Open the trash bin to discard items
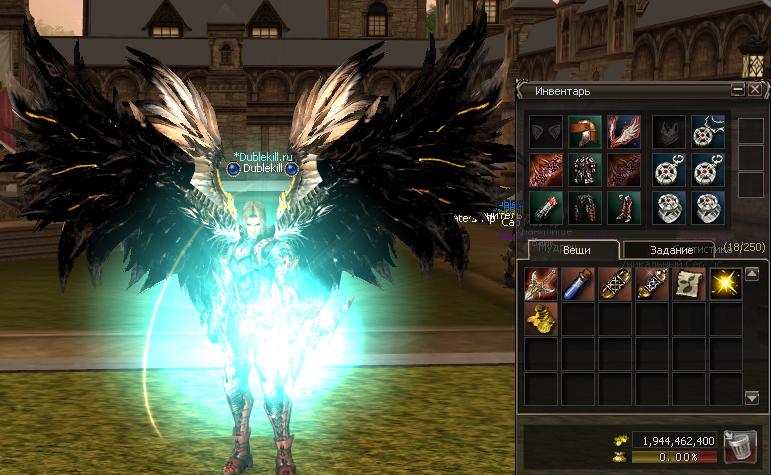Screen dimensions: 771x475 pos(738,445)
